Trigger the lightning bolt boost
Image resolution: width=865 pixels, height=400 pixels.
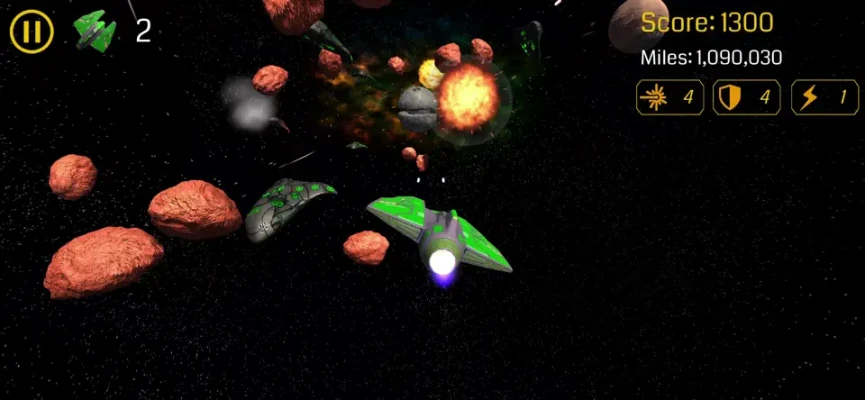(x=824, y=97)
